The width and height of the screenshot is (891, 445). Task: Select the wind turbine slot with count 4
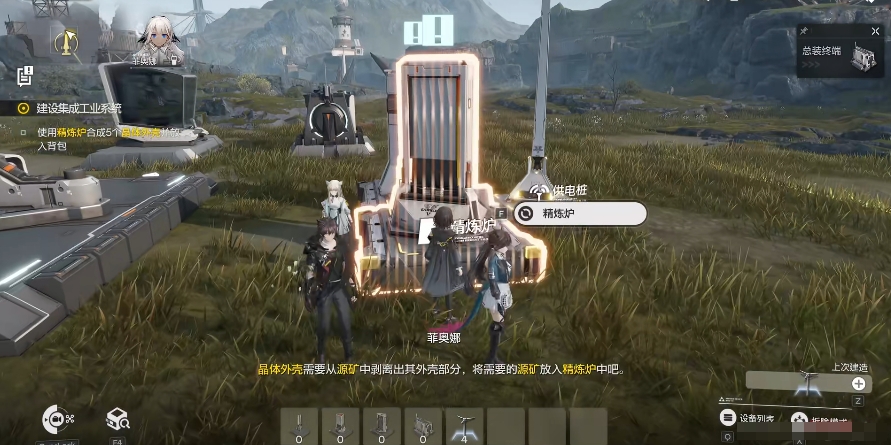(x=464, y=426)
